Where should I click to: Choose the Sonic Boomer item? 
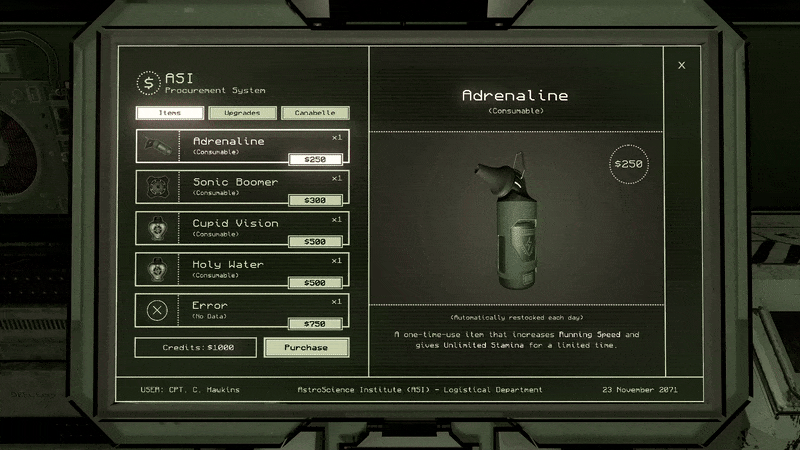coord(242,187)
